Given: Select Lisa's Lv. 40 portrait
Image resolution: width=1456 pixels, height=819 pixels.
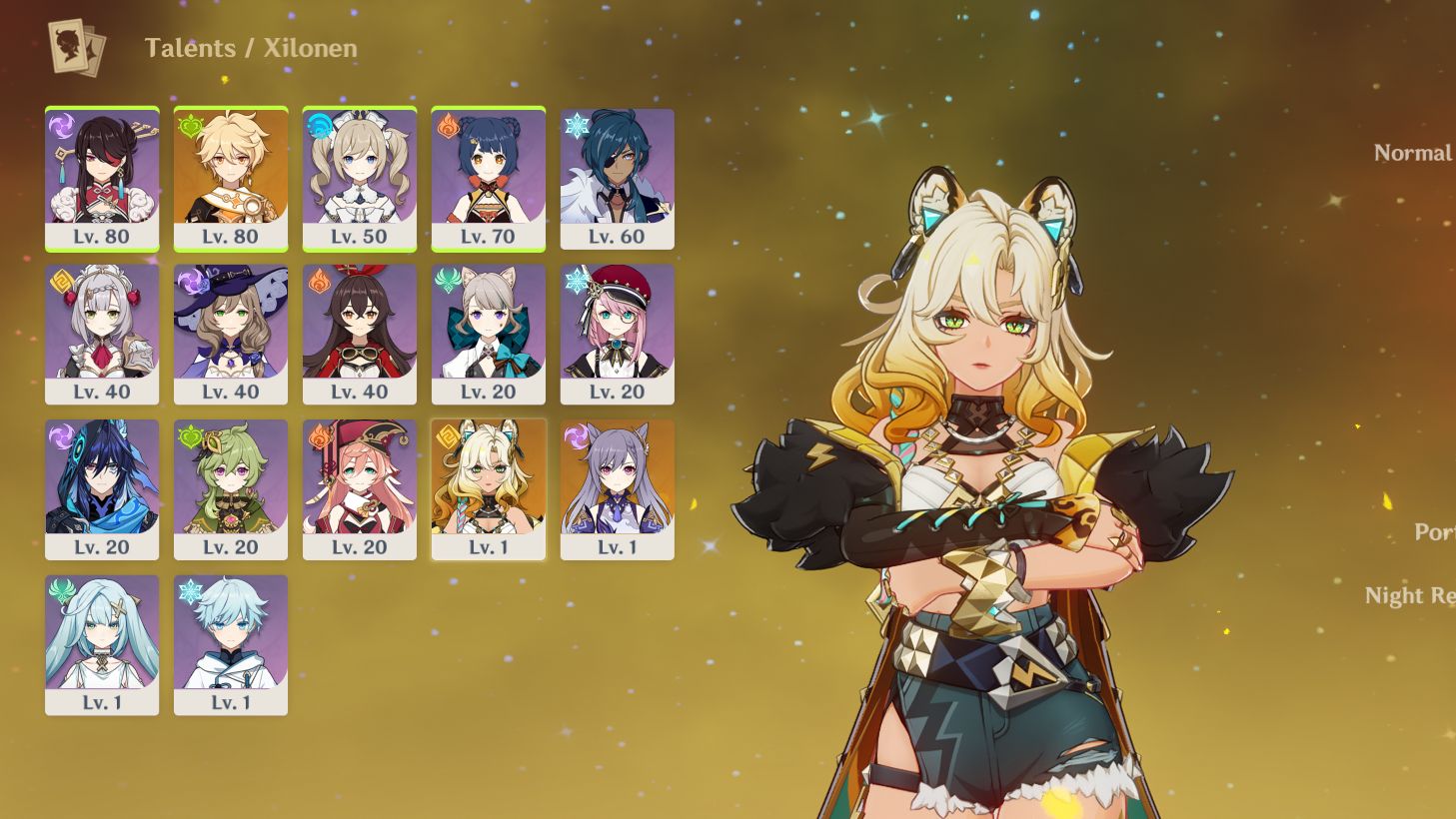Looking at the screenshot, I should [x=231, y=333].
